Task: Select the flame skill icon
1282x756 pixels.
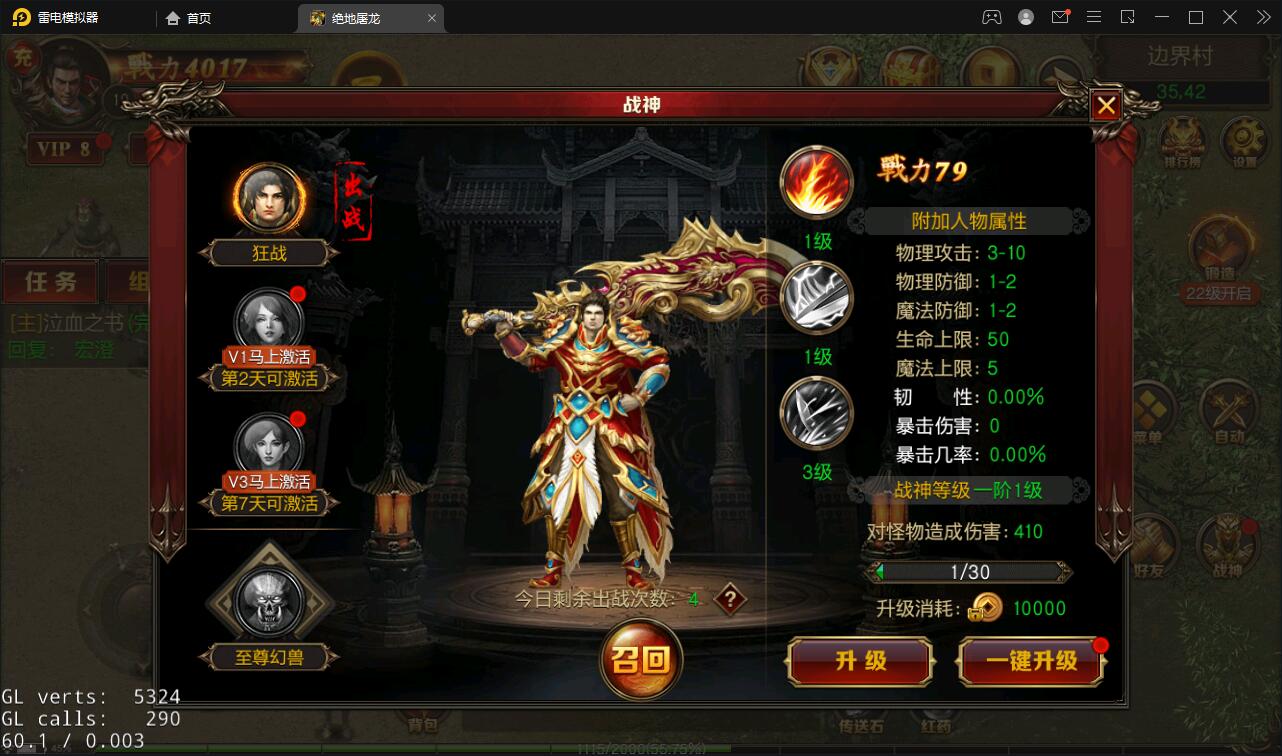Action: pyautogui.click(x=815, y=181)
